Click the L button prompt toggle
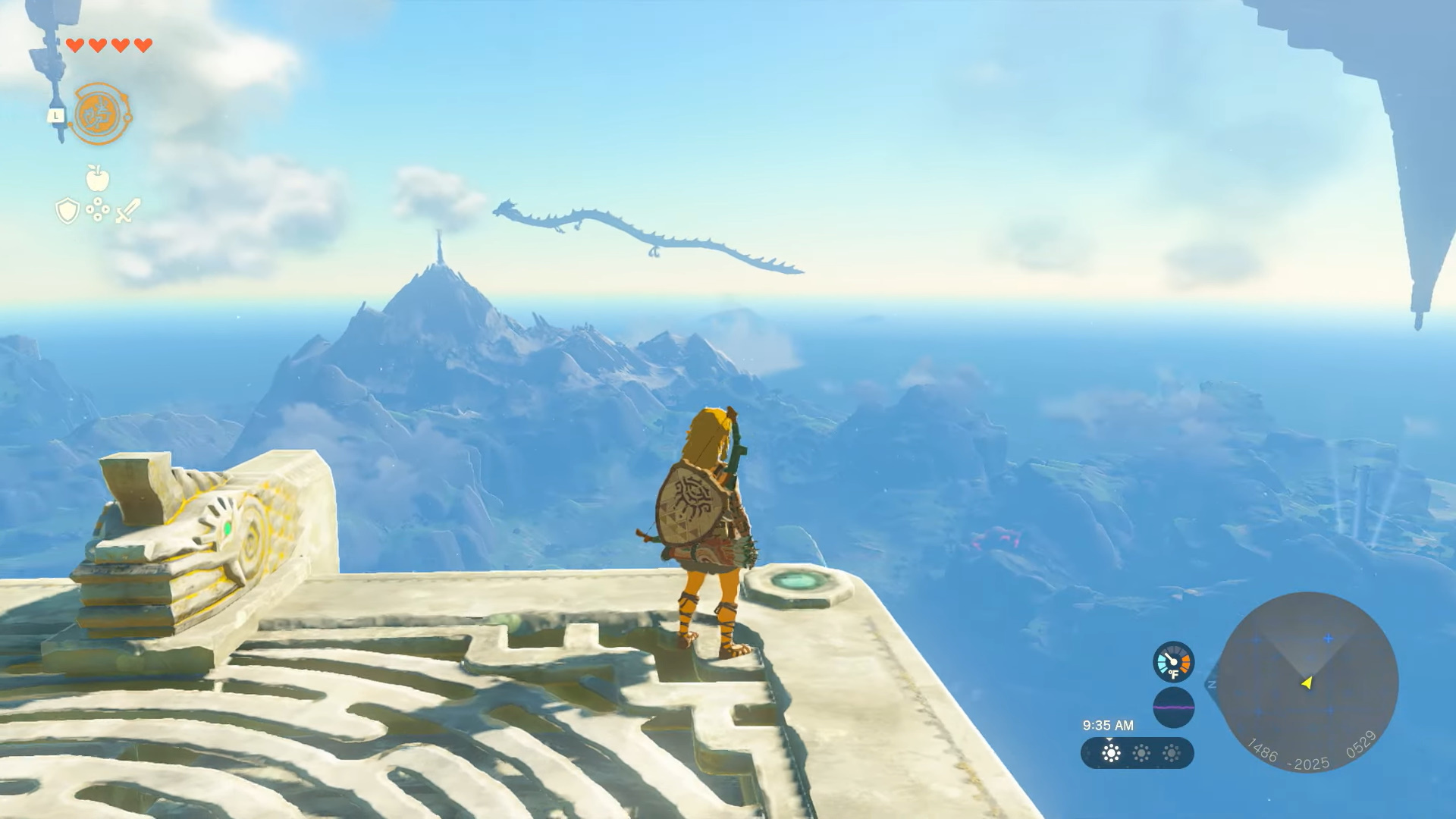The image size is (1456, 819). click(55, 115)
